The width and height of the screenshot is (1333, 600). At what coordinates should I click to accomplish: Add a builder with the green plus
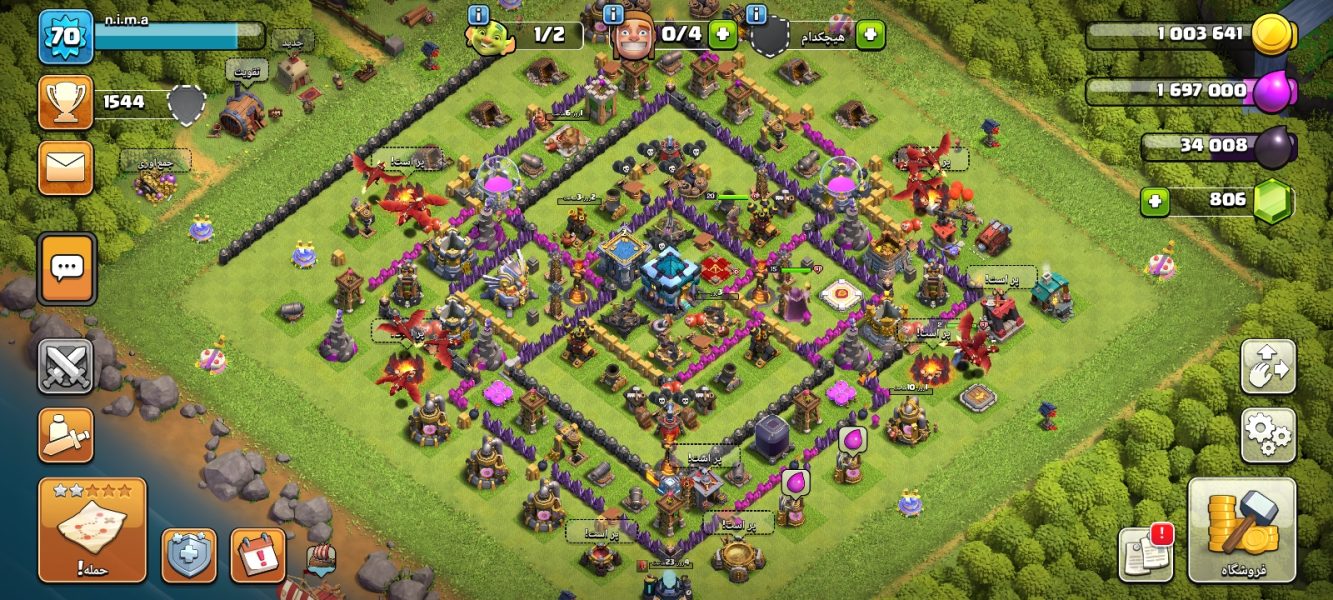point(722,34)
